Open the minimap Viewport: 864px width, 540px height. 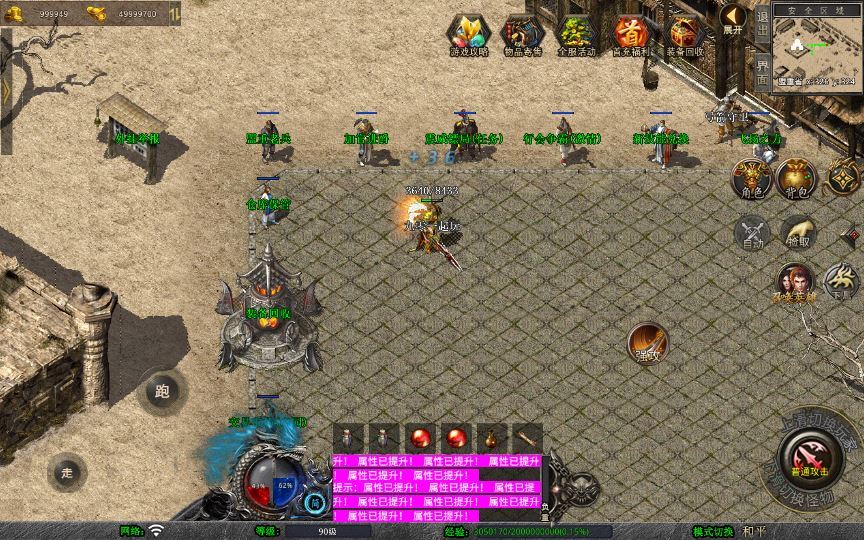pos(816,48)
